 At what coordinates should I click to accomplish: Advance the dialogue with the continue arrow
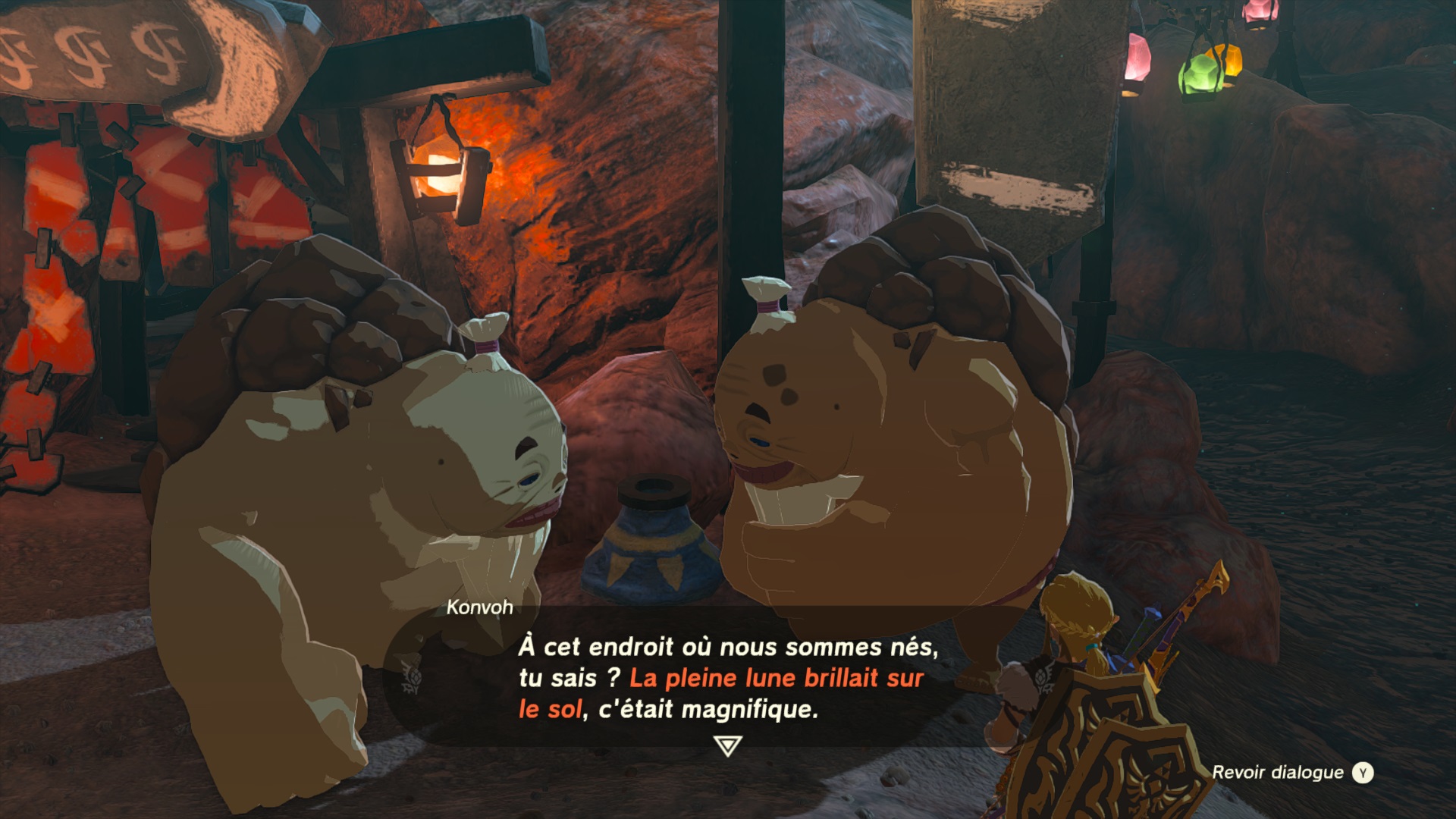727,746
